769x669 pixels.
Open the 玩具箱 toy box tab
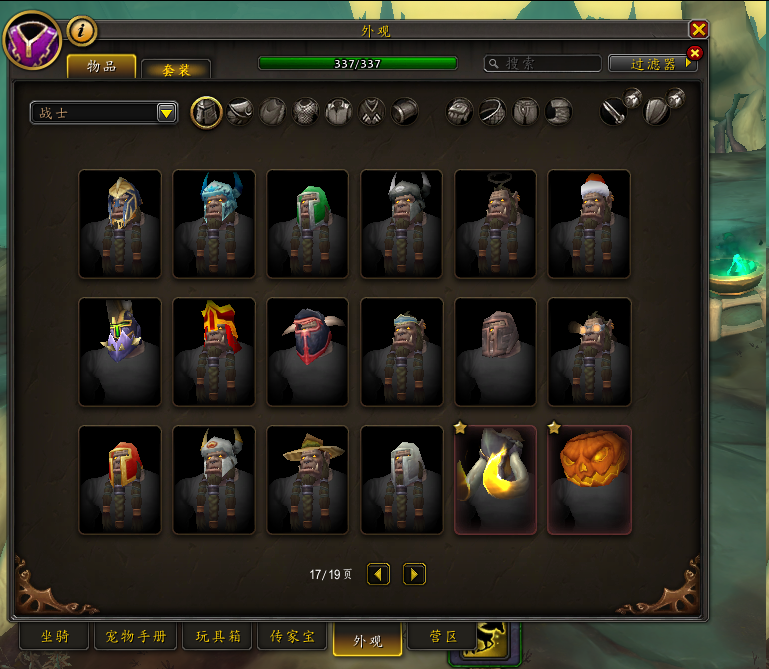click(x=217, y=636)
